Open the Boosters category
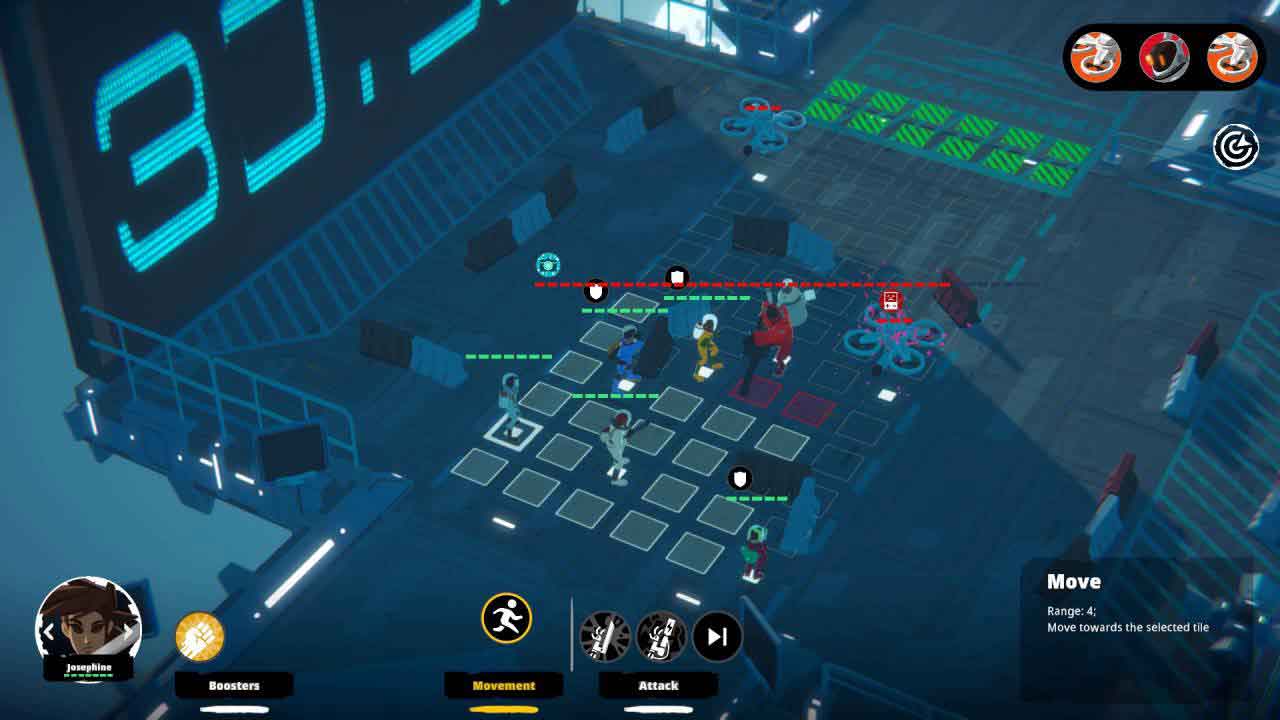Screen dimensions: 1280x720 point(234,685)
